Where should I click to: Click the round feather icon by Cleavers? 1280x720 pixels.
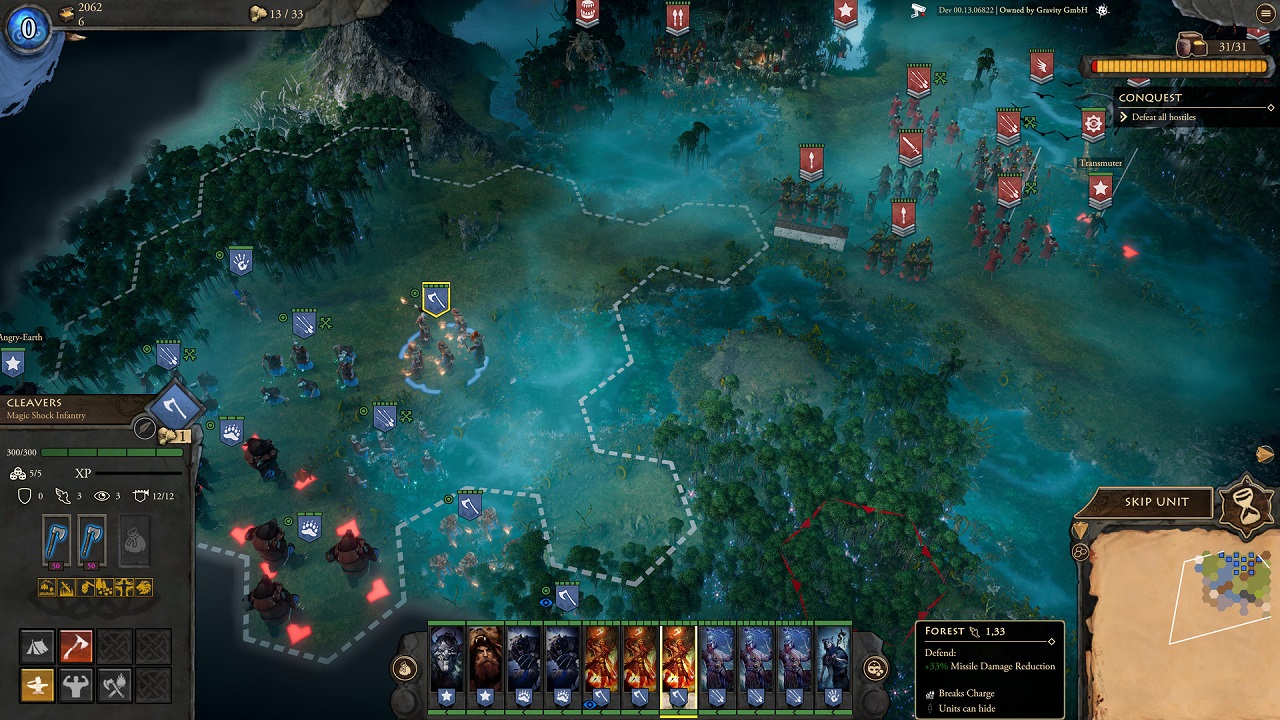[146, 429]
